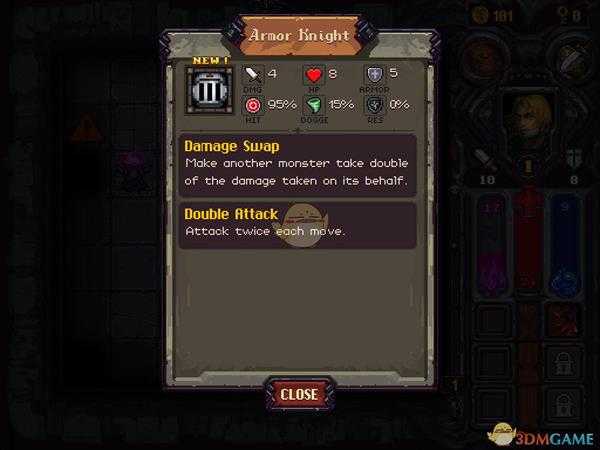Close the Armor Knight info panel
600x450 pixels.
298,394
